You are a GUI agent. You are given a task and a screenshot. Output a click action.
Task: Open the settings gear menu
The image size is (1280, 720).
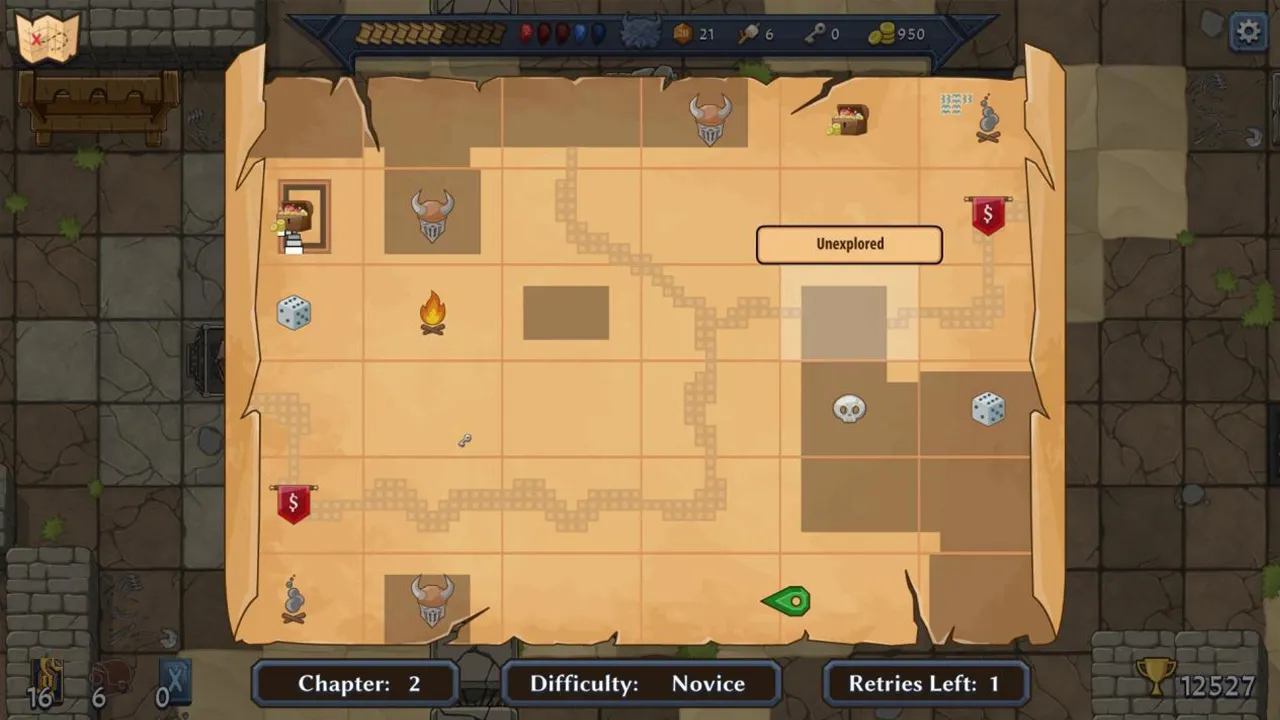1247,31
